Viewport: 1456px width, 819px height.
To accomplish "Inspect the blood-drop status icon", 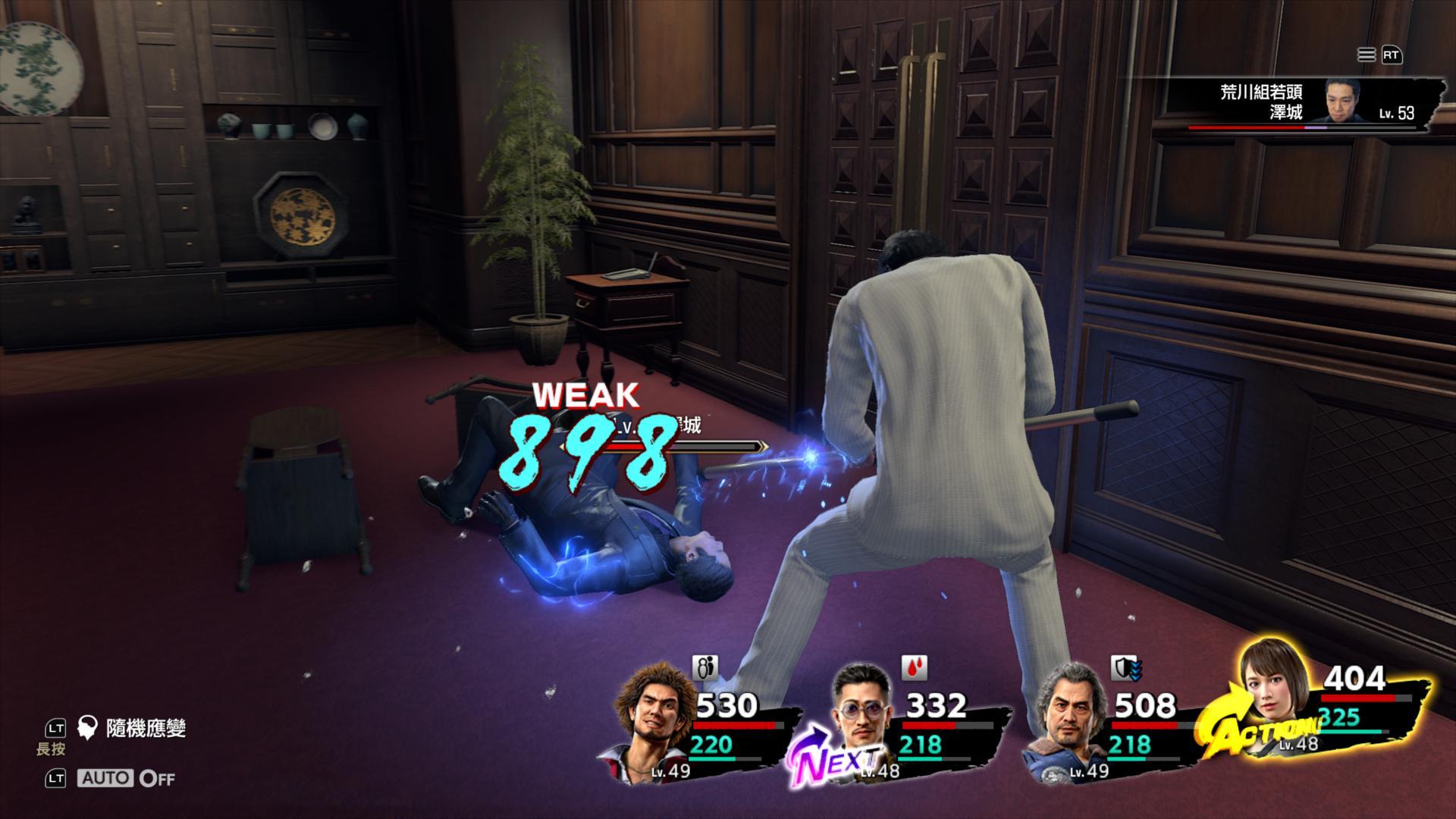I will tap(914, 667).
